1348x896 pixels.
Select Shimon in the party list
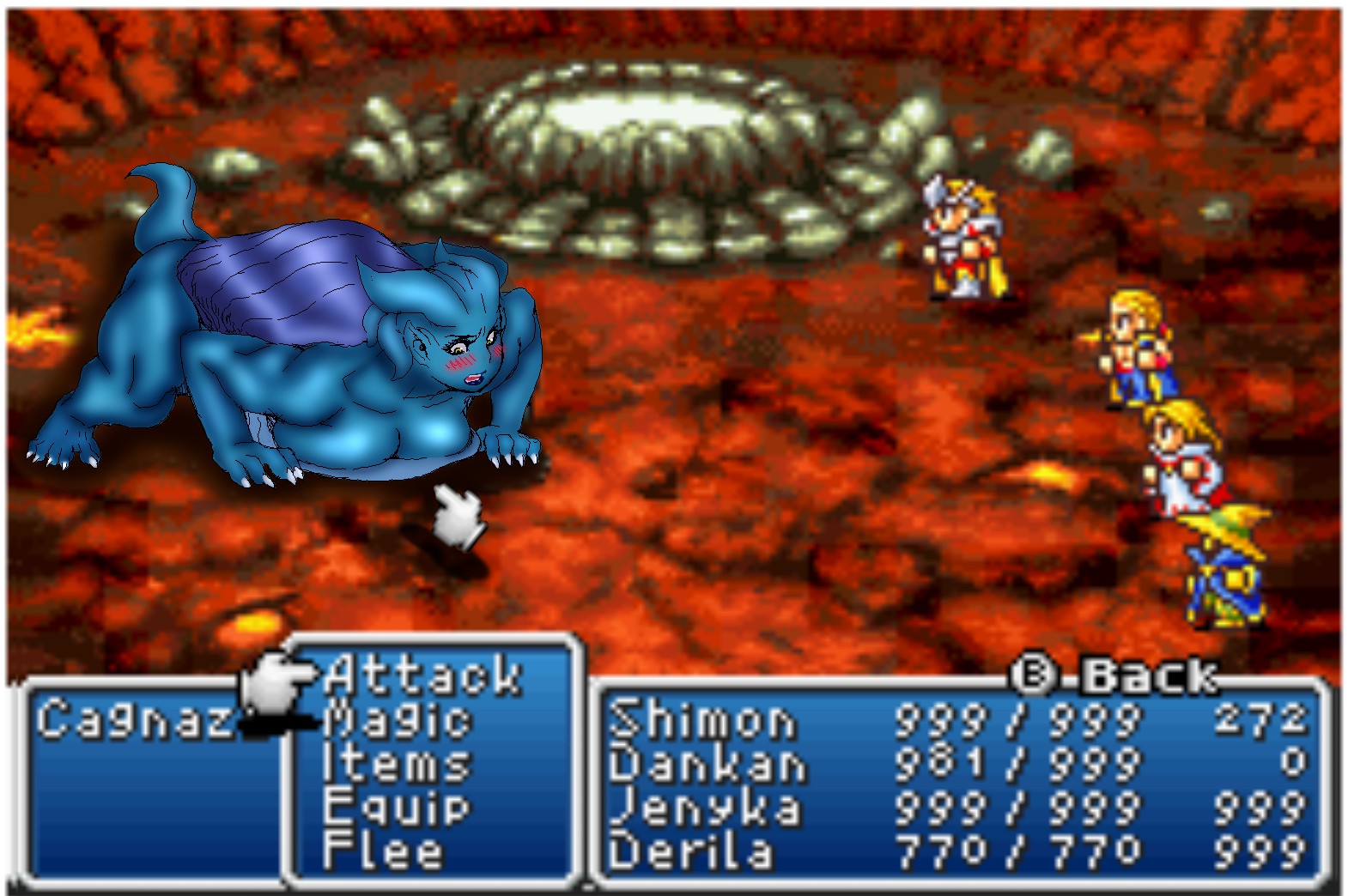point(702,719)
